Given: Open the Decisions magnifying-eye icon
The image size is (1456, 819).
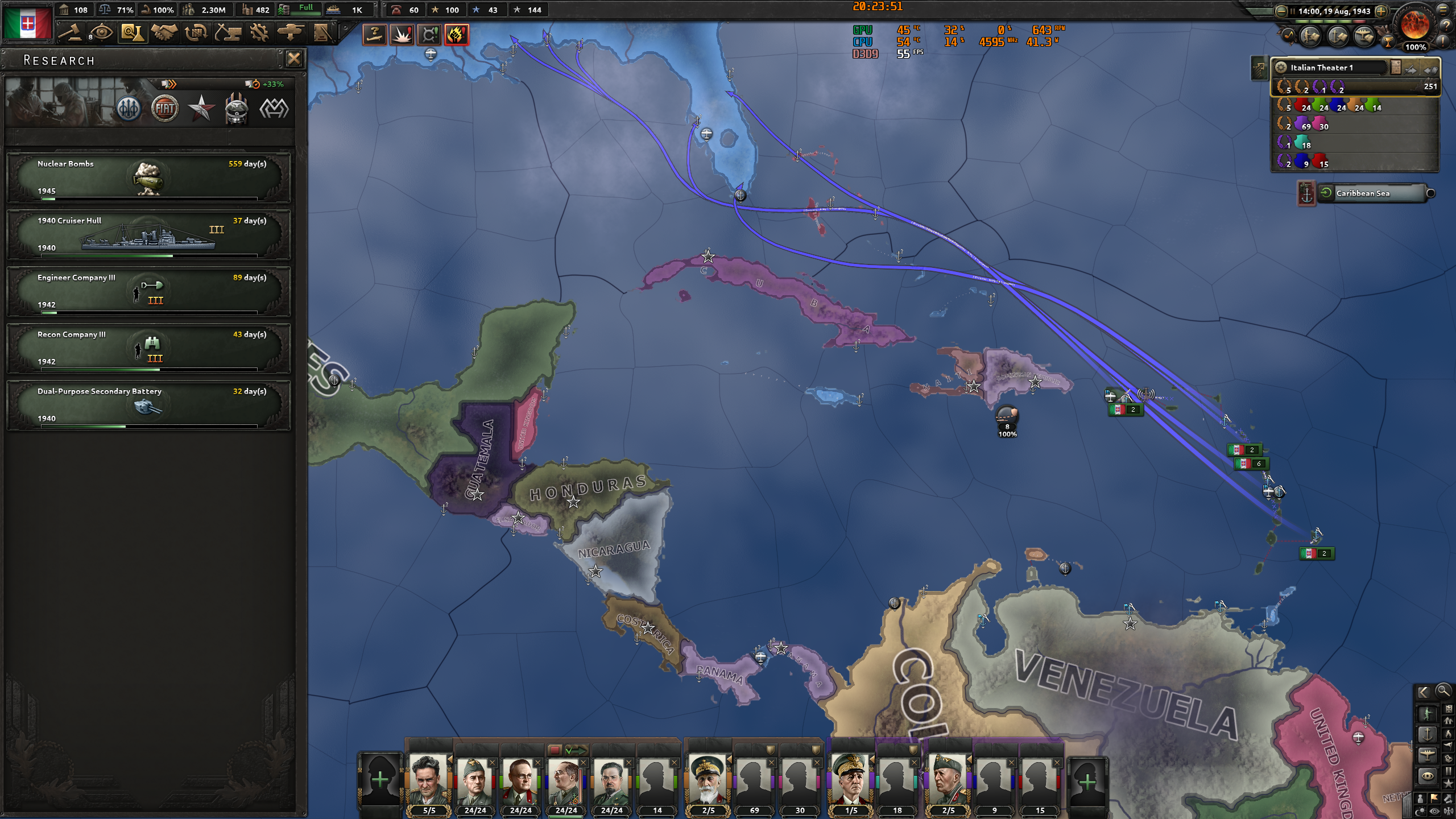Looking at the screenshot, I should pyautogui.click(x=101, y=32).
